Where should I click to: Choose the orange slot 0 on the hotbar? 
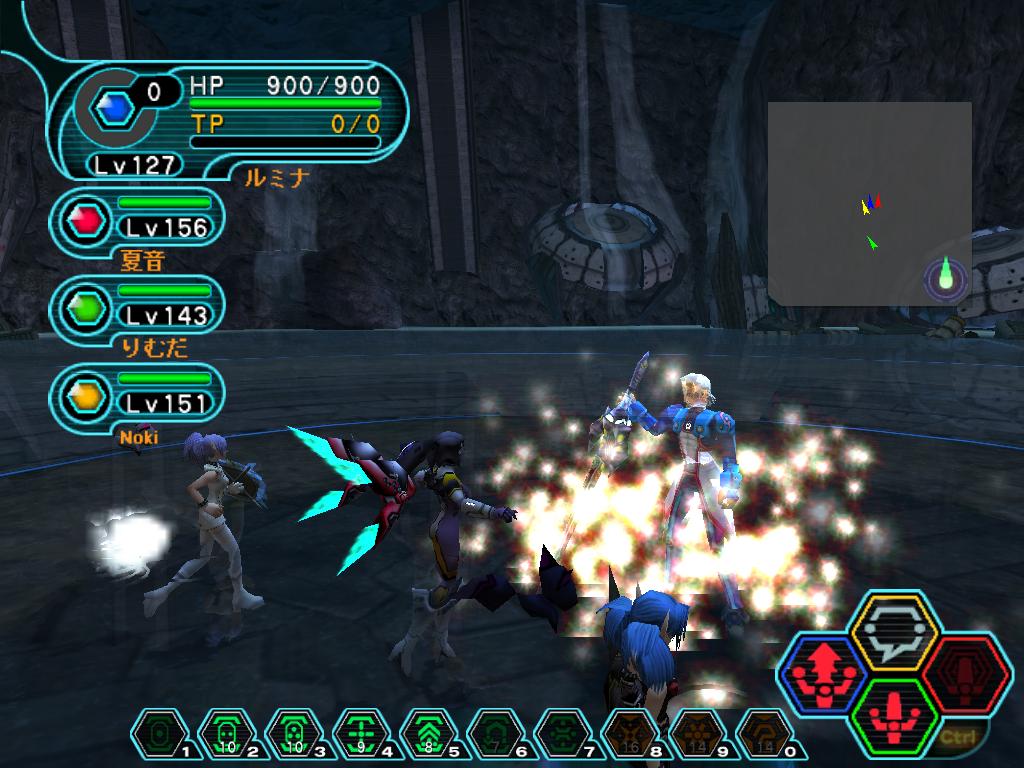(759, 735)
